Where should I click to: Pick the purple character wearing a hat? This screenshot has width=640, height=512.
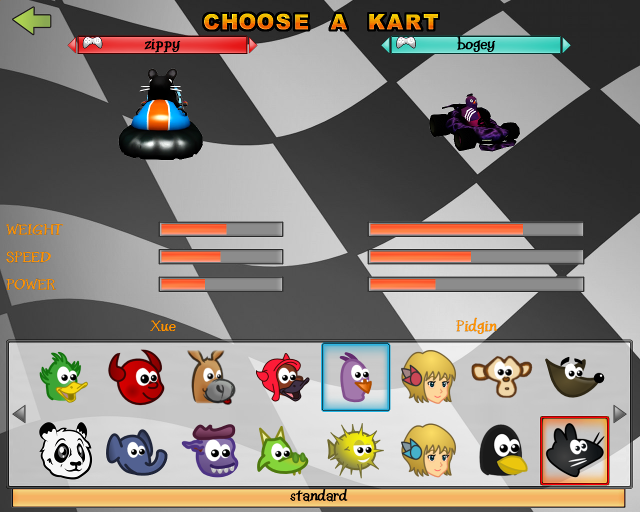(209, 450)
